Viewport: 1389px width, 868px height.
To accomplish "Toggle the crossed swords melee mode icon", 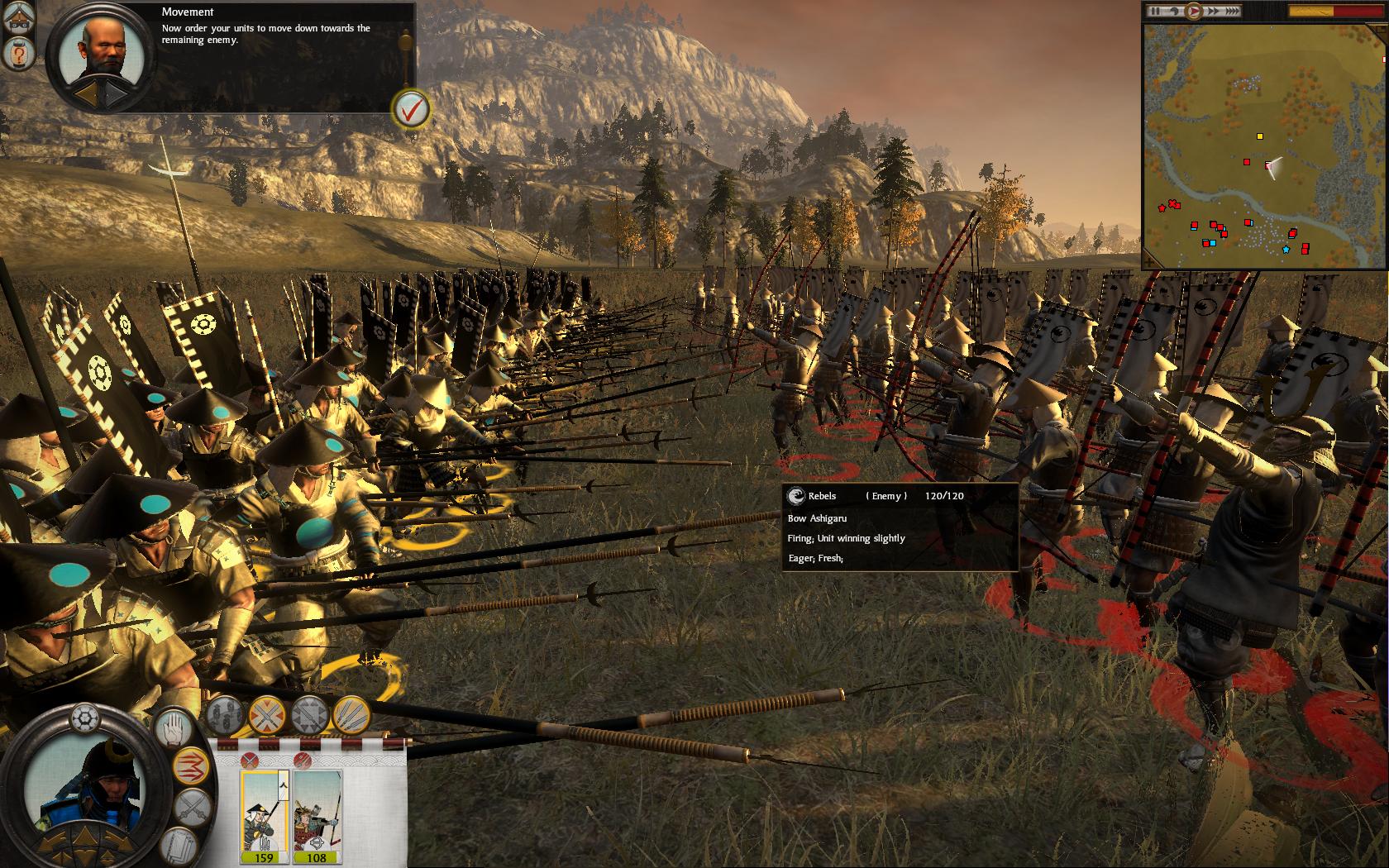I will click(193, 807).
